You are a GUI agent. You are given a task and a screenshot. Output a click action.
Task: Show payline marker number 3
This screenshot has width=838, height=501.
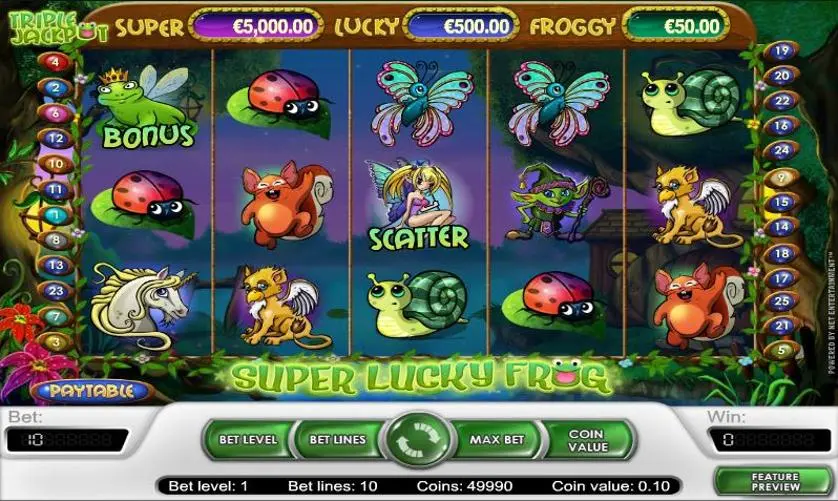pos(55,342)
